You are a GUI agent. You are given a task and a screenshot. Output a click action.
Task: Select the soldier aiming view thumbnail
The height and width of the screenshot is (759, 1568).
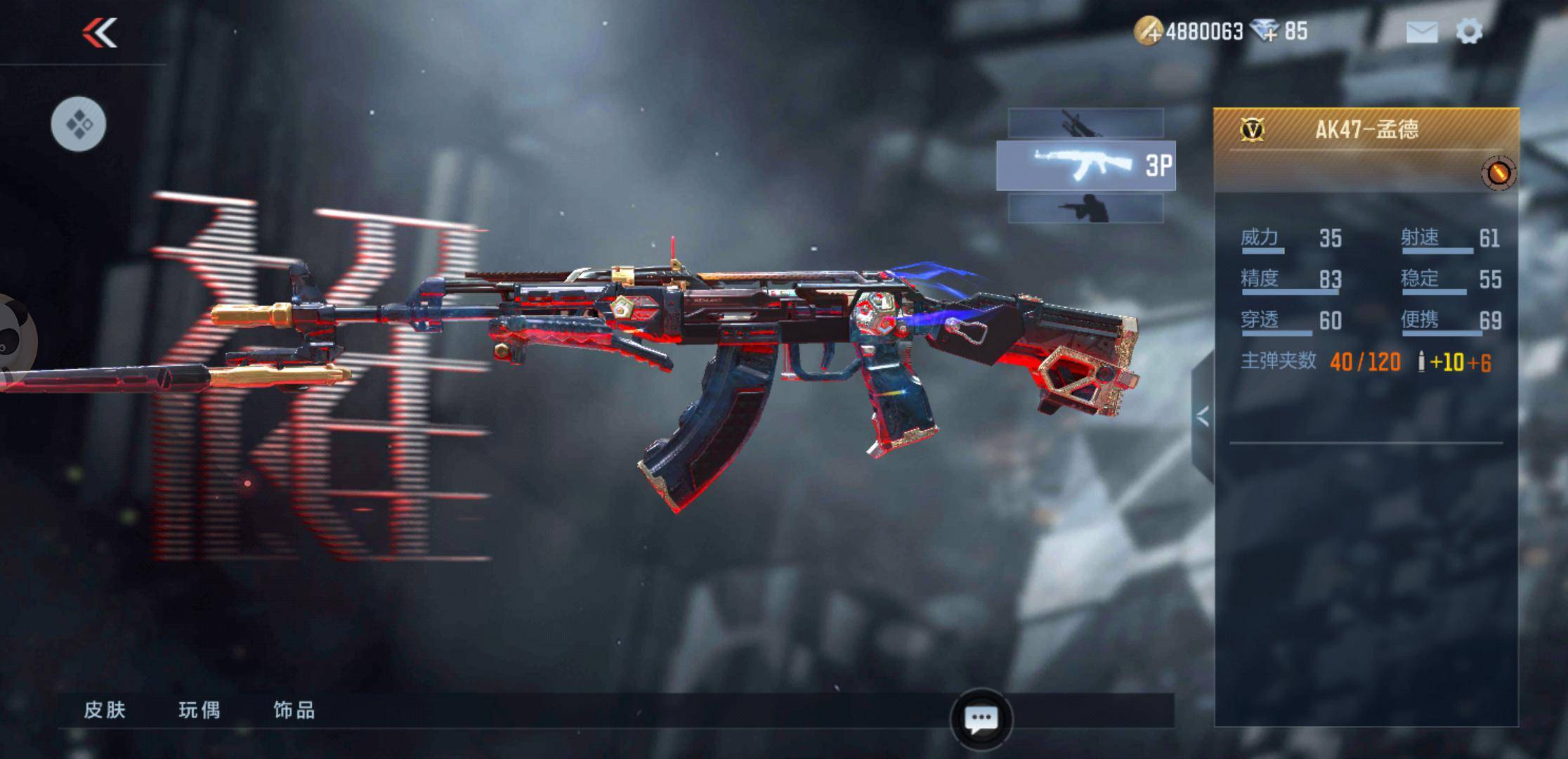1085,208
